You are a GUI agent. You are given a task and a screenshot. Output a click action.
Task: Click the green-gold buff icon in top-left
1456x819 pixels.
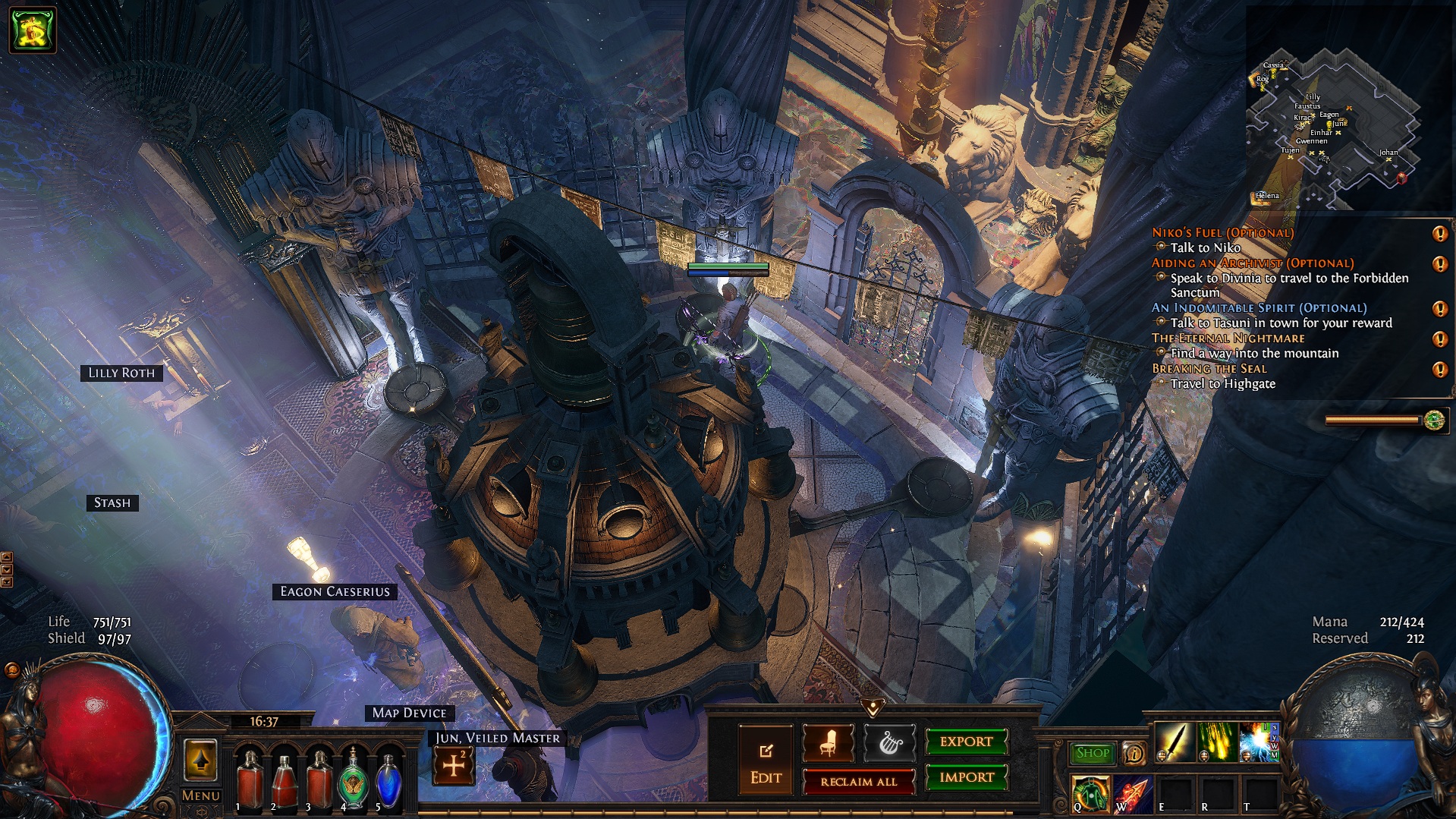(x=33, y=30)
